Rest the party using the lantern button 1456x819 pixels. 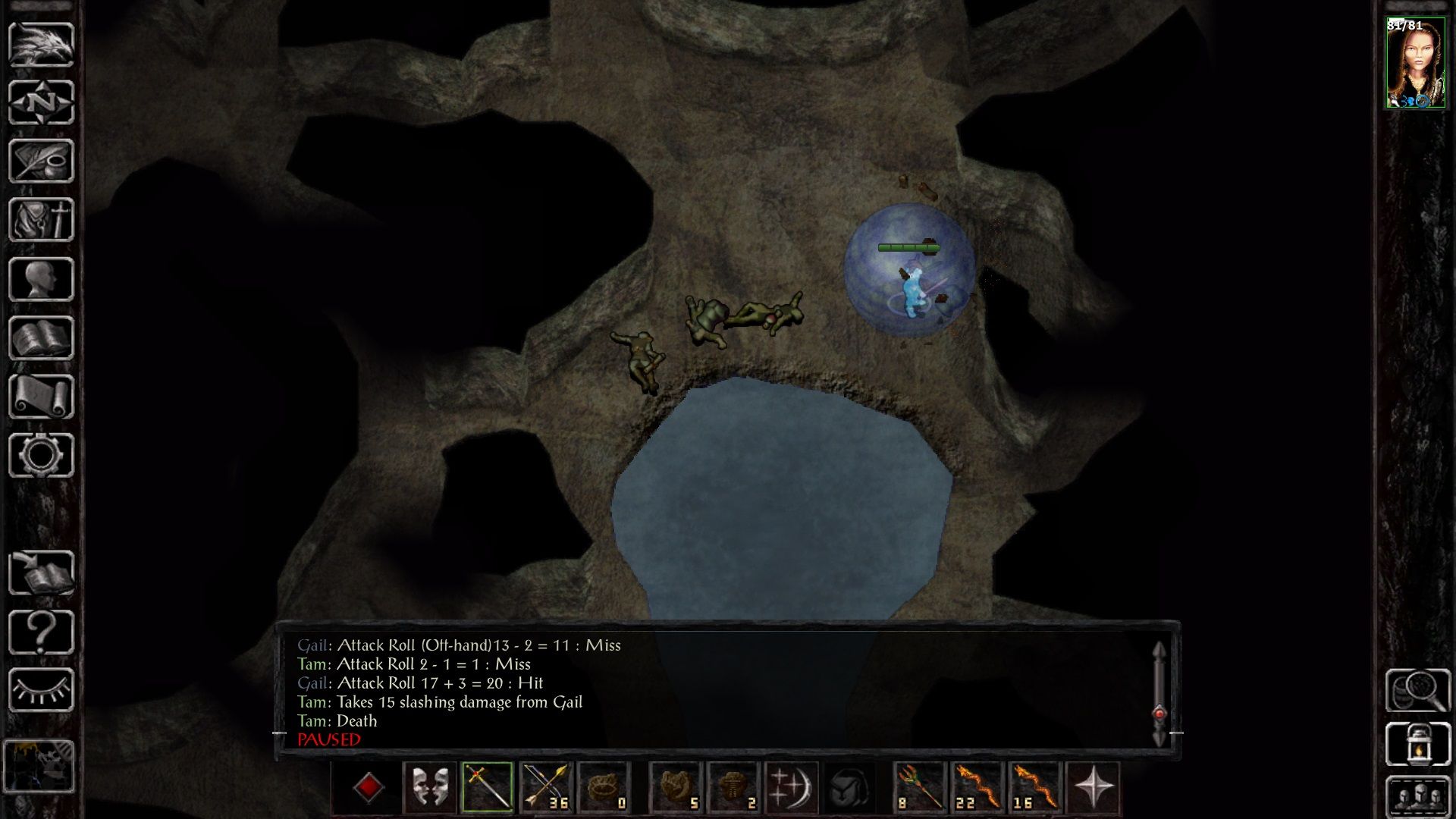1417,744
